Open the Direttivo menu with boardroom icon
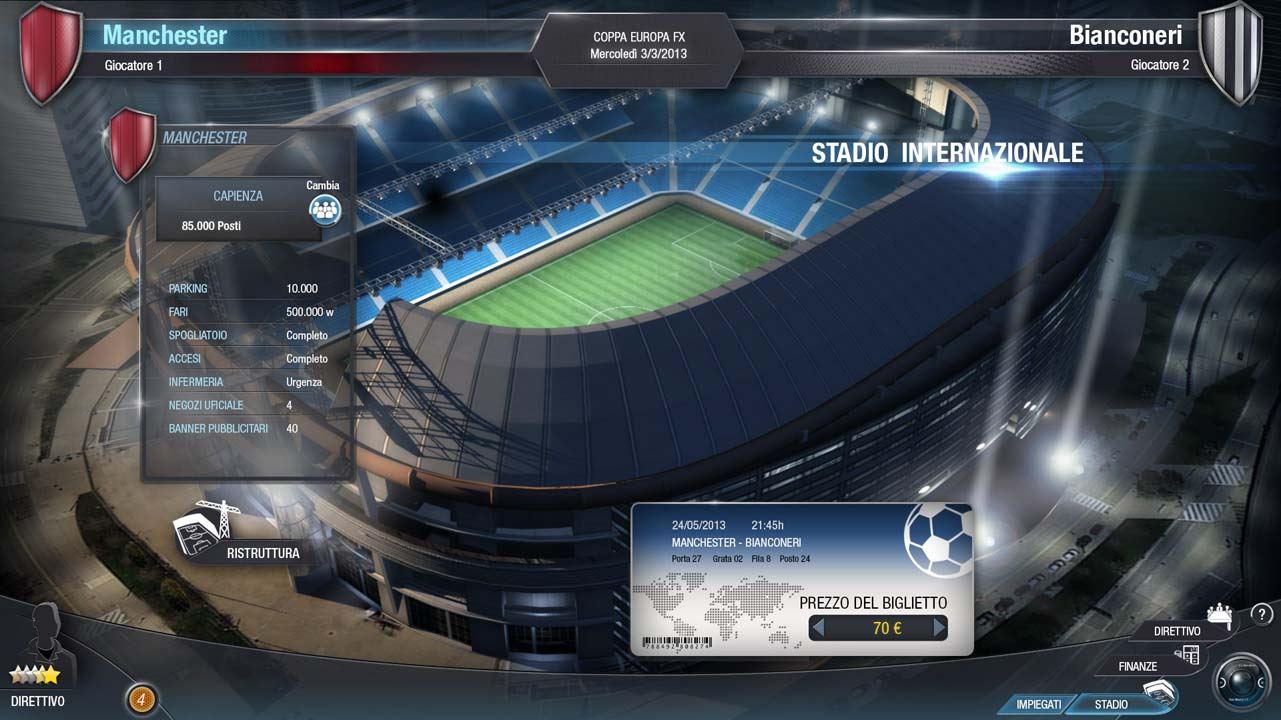 tap(1190, 626)
